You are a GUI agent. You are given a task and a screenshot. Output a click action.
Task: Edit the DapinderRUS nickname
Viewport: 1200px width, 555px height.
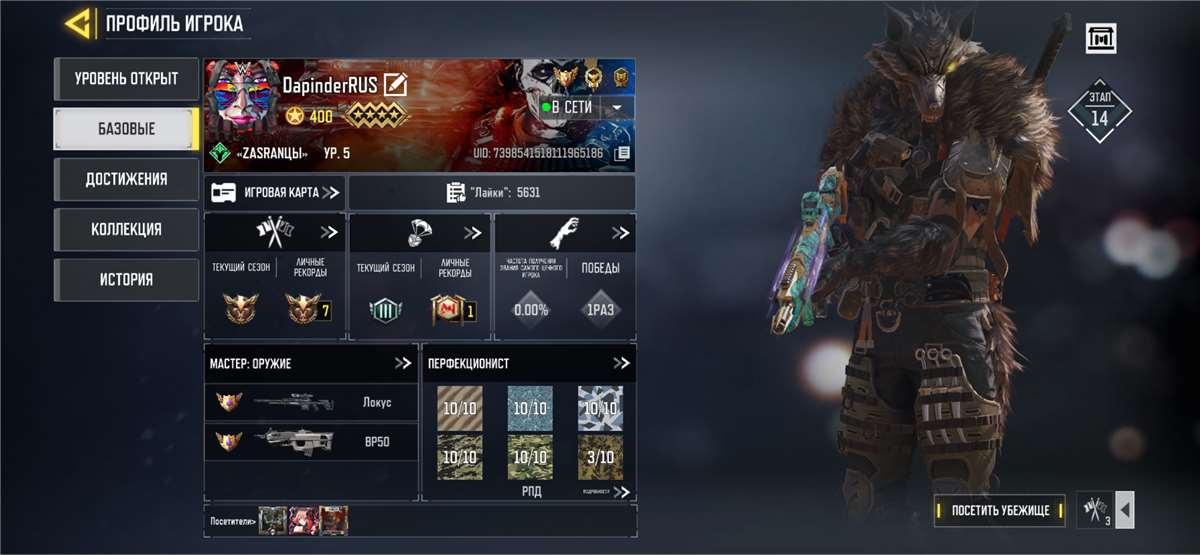pyautogui.click(x=396, y=85)
